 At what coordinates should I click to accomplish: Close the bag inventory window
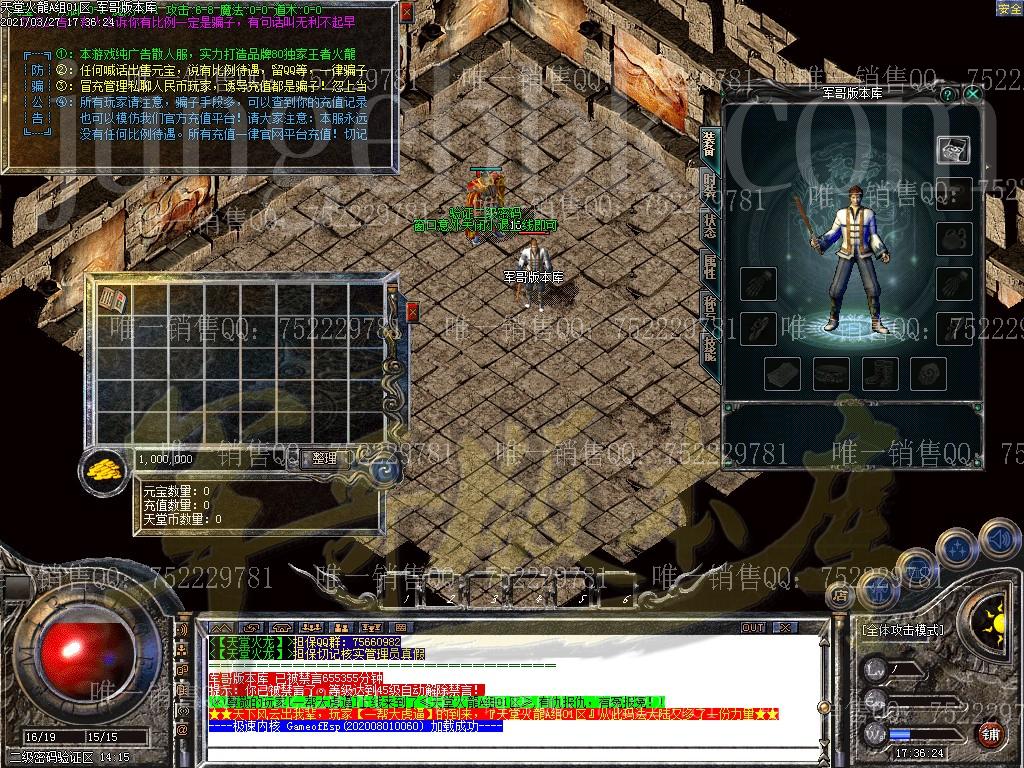tap(412, 312)
